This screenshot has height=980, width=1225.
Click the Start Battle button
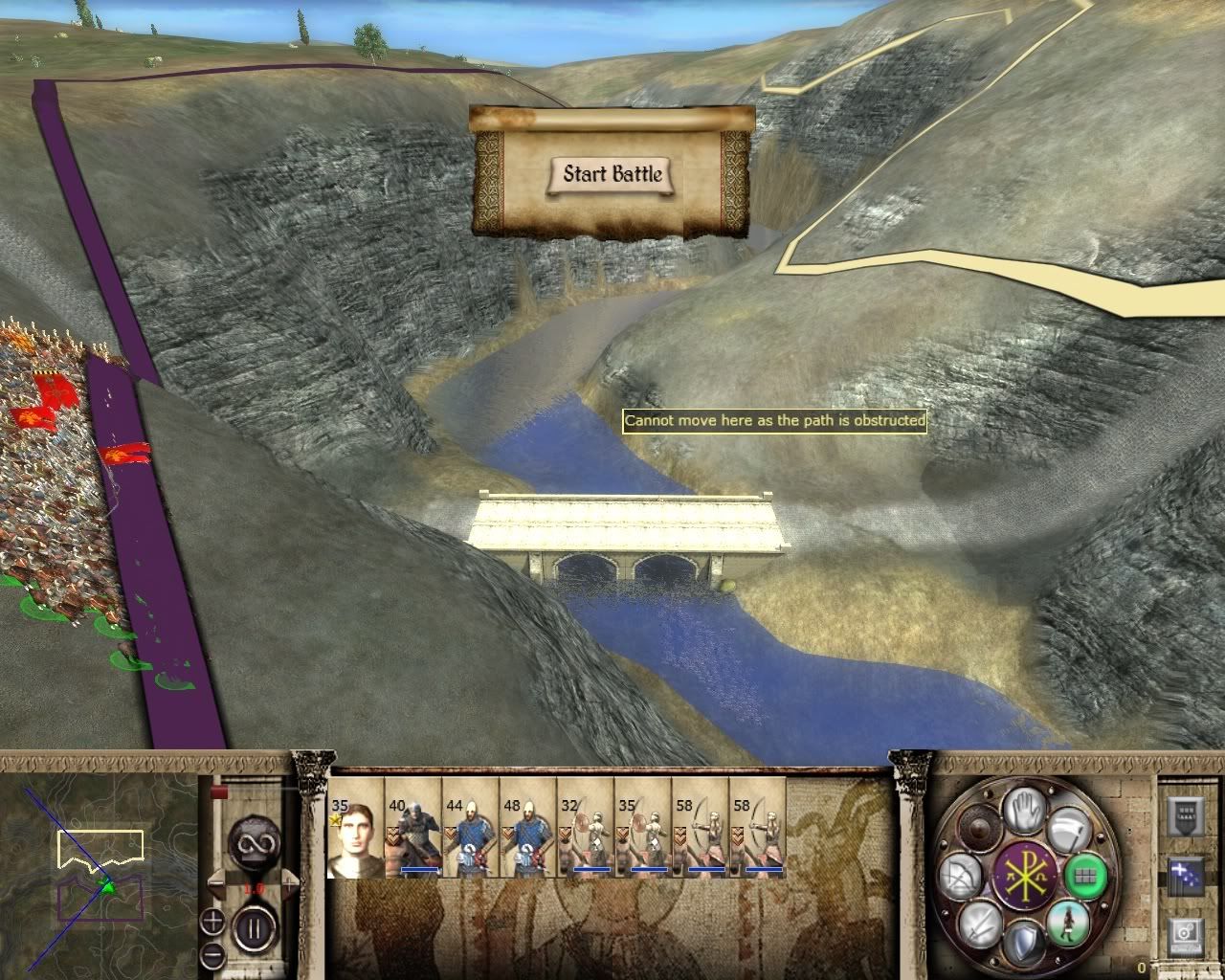[612, 174]
